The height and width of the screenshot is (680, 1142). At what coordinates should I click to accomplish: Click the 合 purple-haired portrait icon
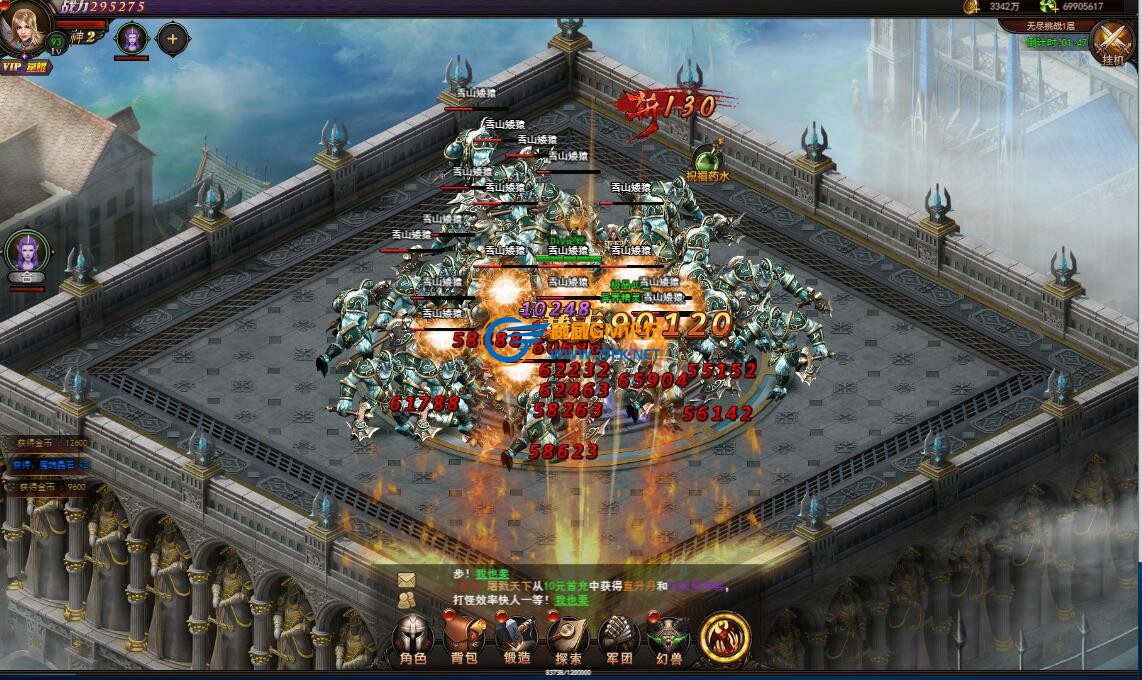coord(27,256)
